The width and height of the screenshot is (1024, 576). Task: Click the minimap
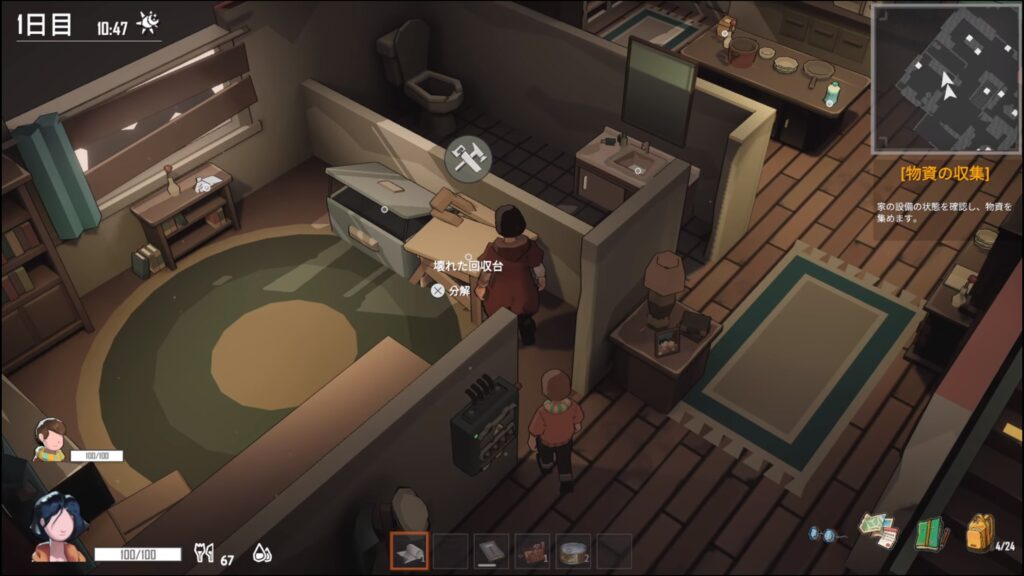click(945, 77)
